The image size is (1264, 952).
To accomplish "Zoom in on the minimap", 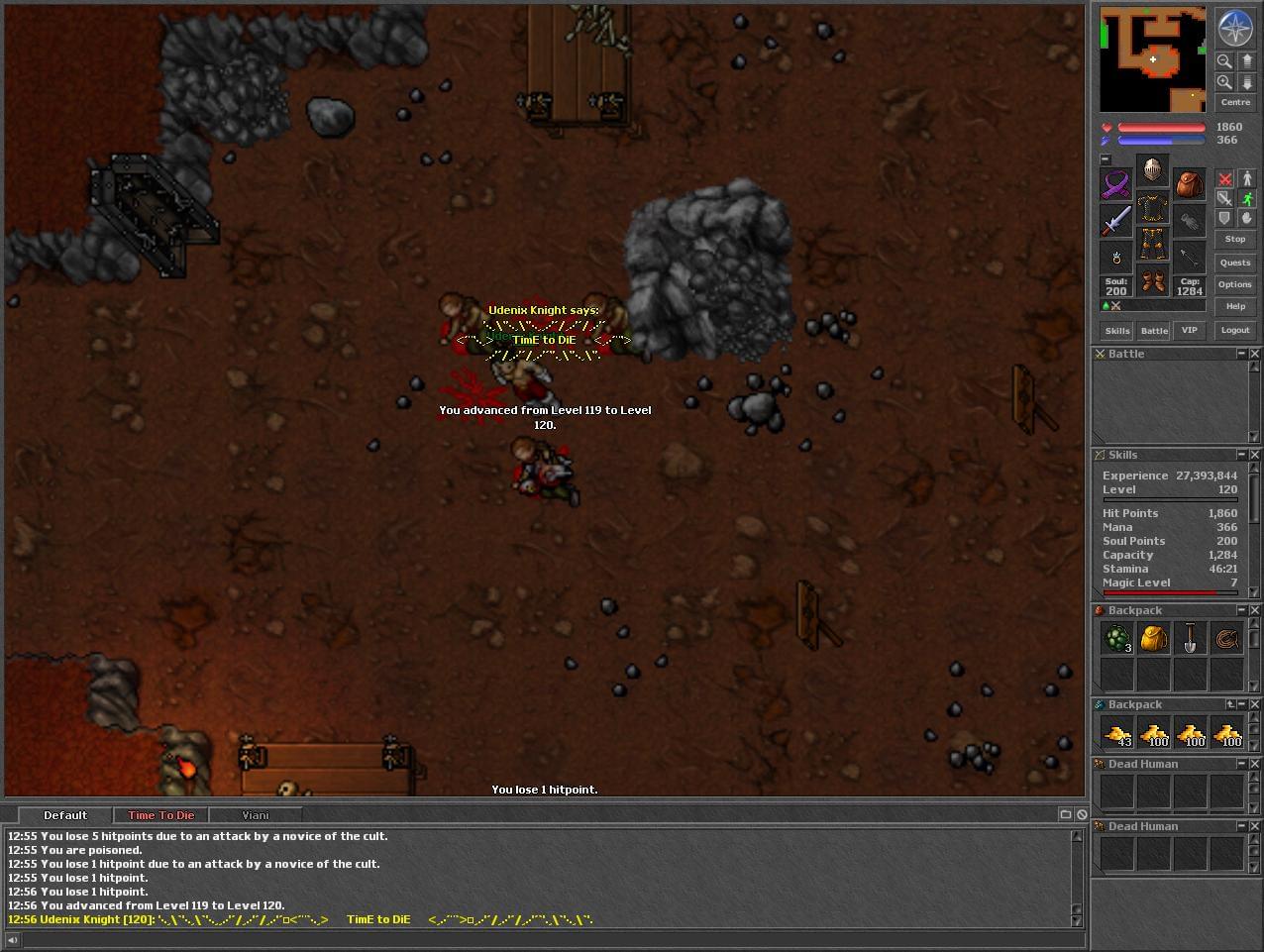I will coord(1224,82).
